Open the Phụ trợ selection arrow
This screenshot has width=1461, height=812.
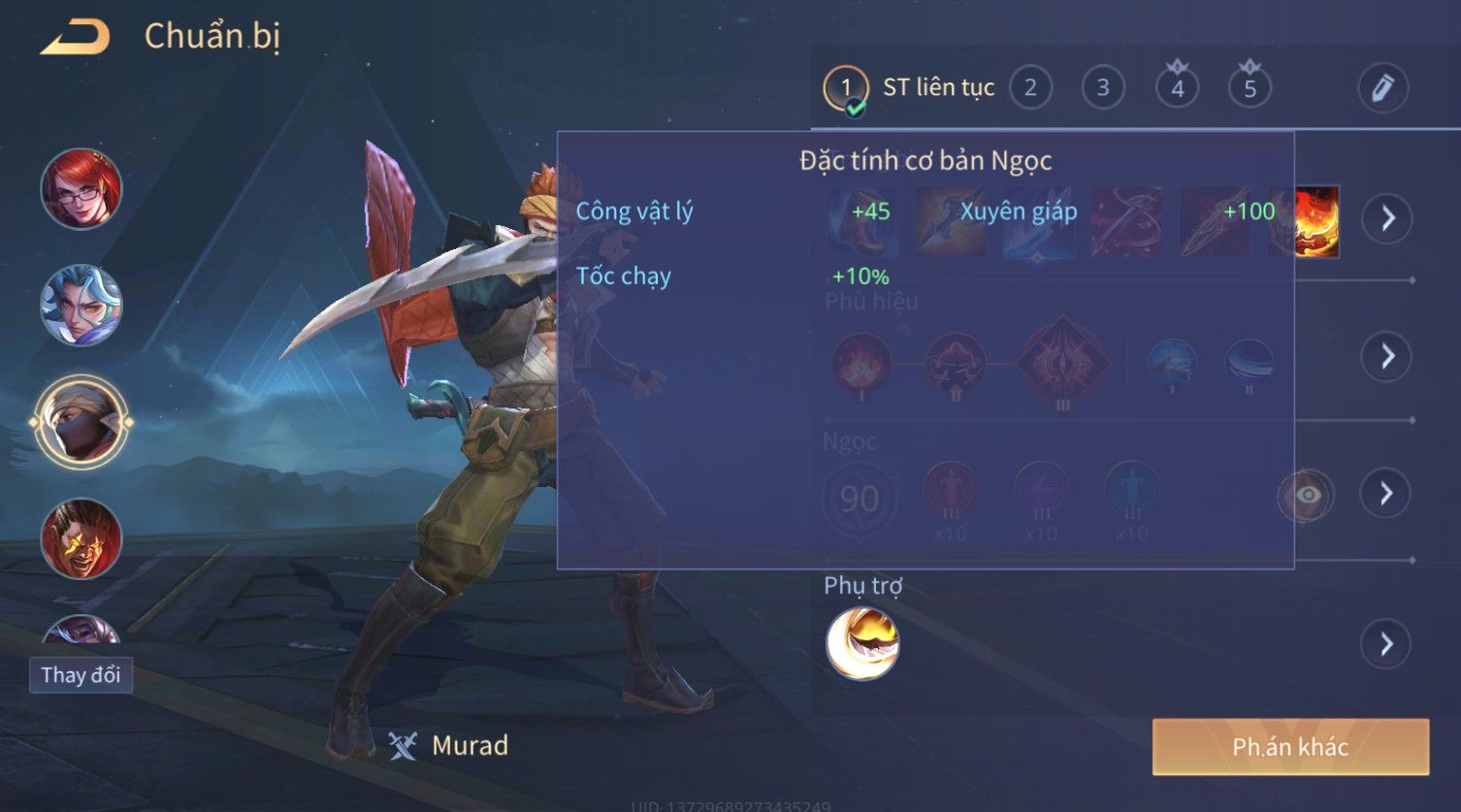tap(1387, 644)
